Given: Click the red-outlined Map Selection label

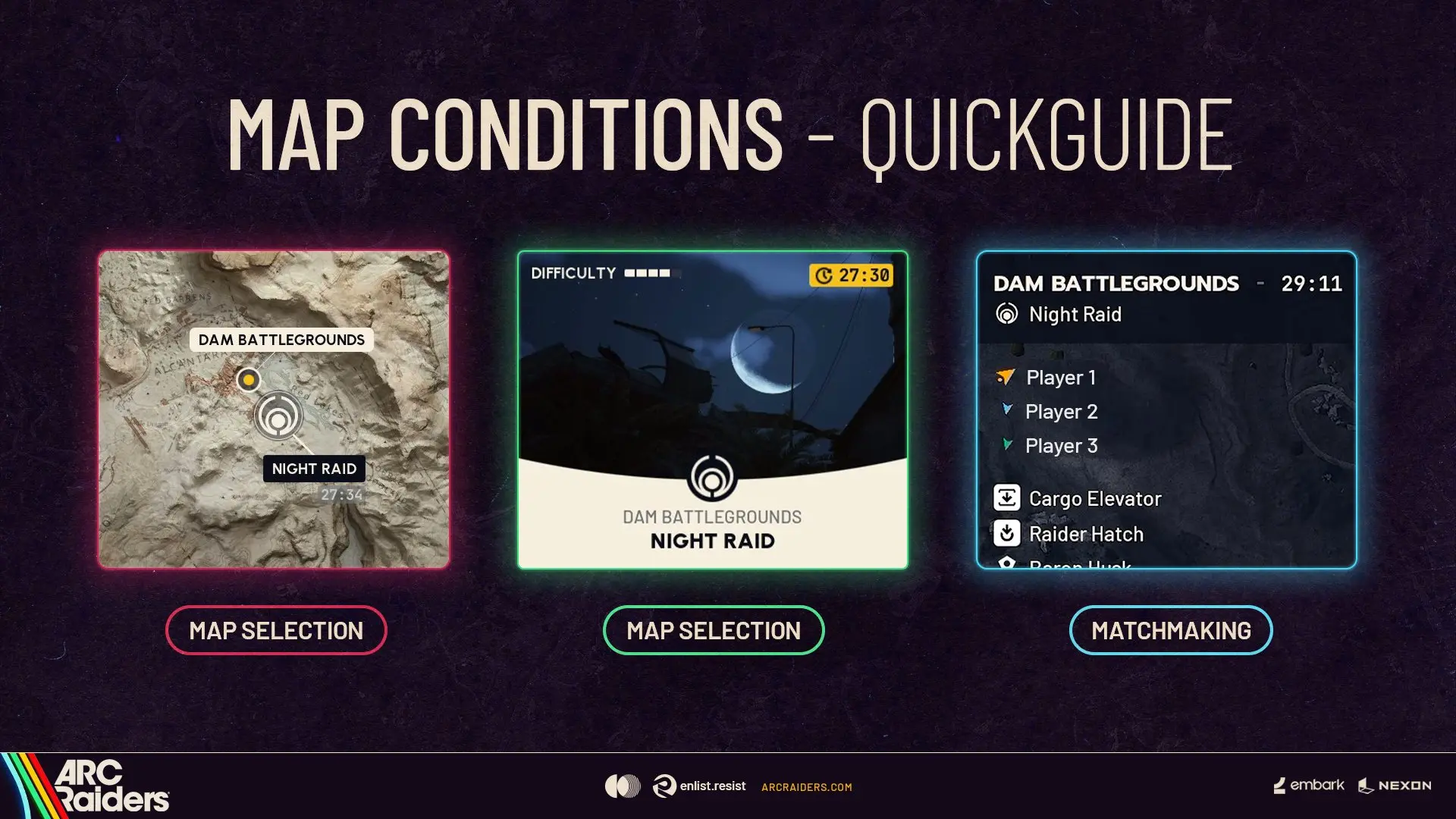Looking at the screenshot, I should [276, 630].
